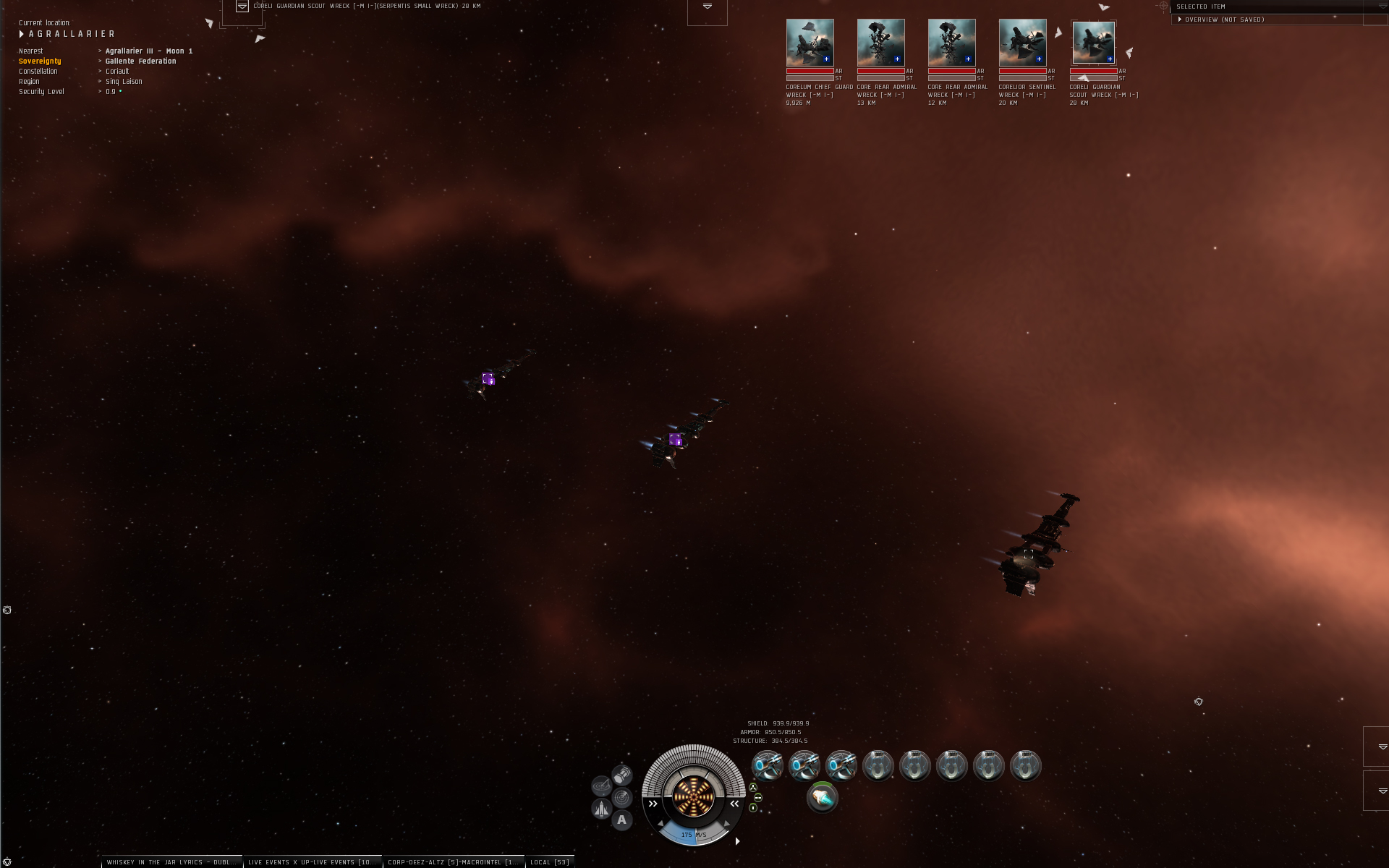
Task: Click the HUD left double-chevron button
Action: [653, 804]
